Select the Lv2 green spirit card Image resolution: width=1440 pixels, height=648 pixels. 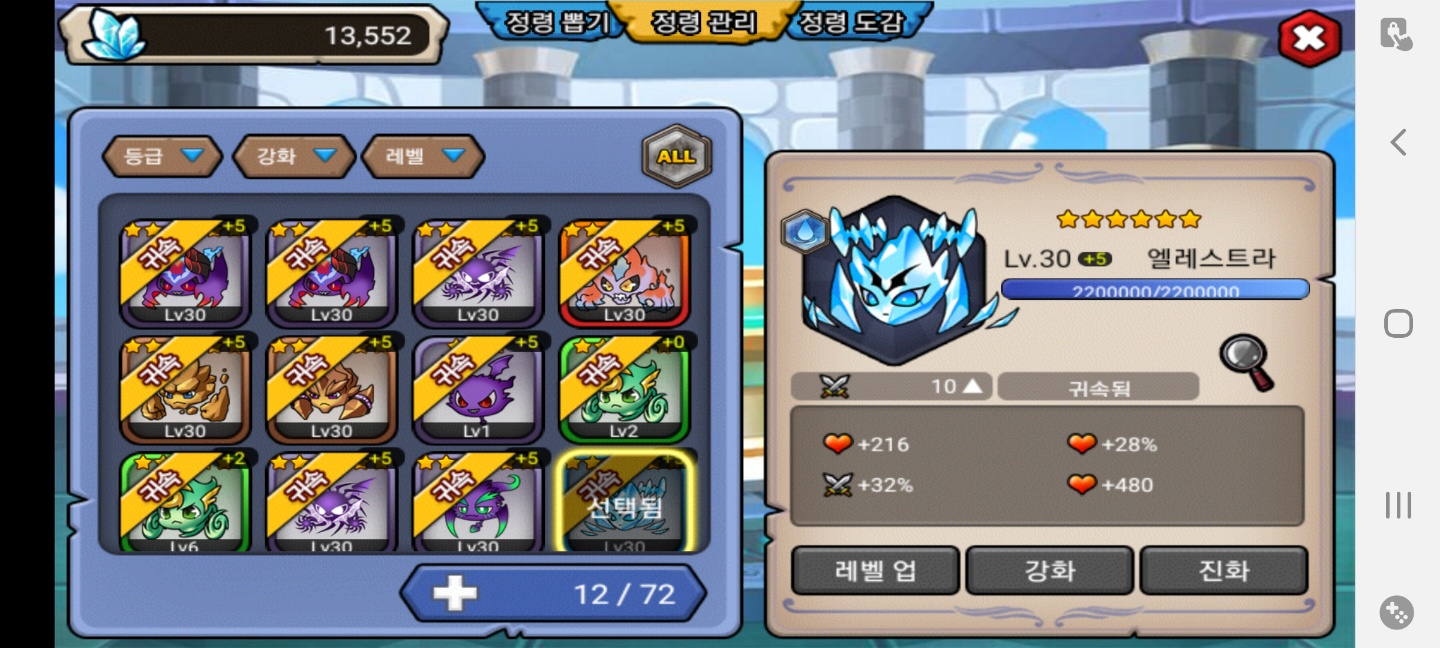pos(624,389)
